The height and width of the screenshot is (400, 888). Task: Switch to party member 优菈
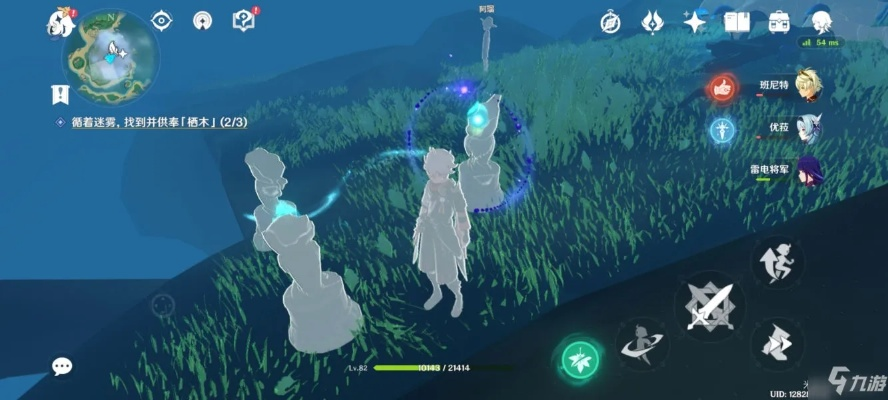coord(807,128)
